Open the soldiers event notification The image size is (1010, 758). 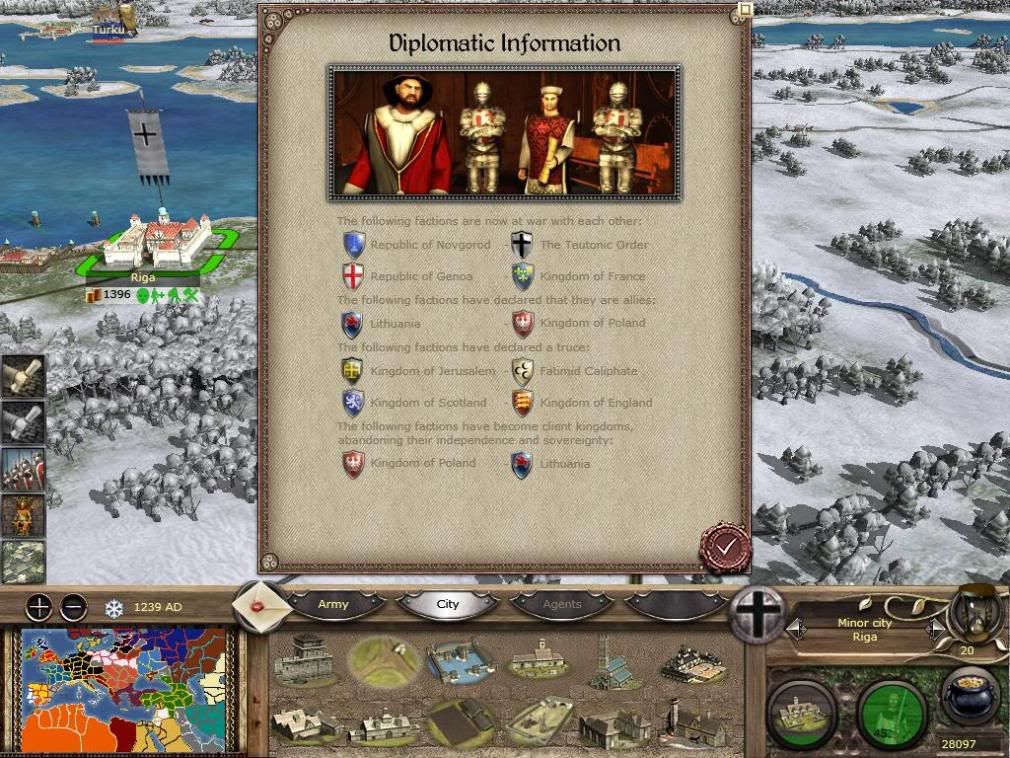click(x=22, y=468)
